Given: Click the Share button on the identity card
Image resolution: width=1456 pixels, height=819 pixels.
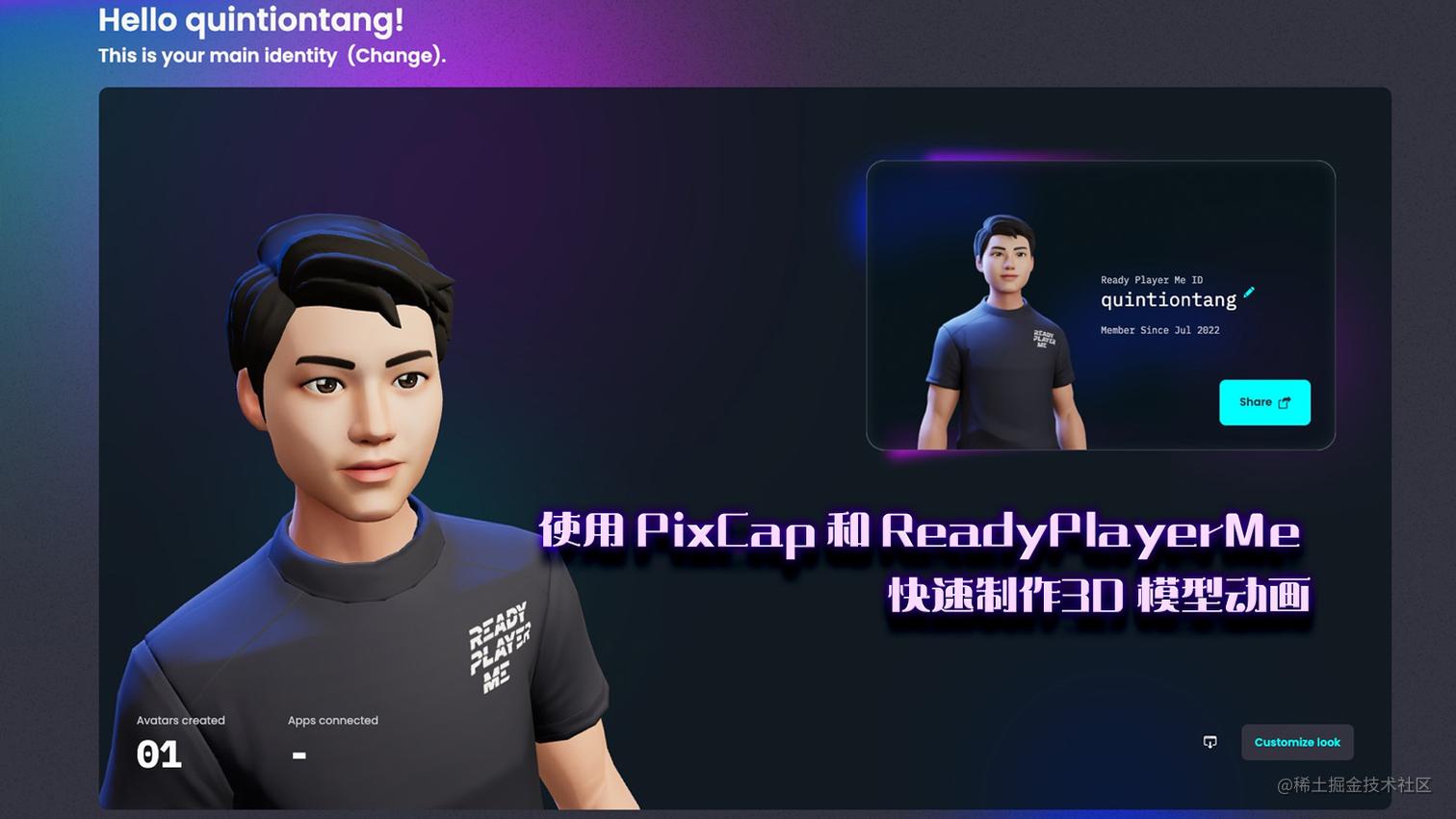Looking at the screenshot, I should click(x=1263, y=402).
